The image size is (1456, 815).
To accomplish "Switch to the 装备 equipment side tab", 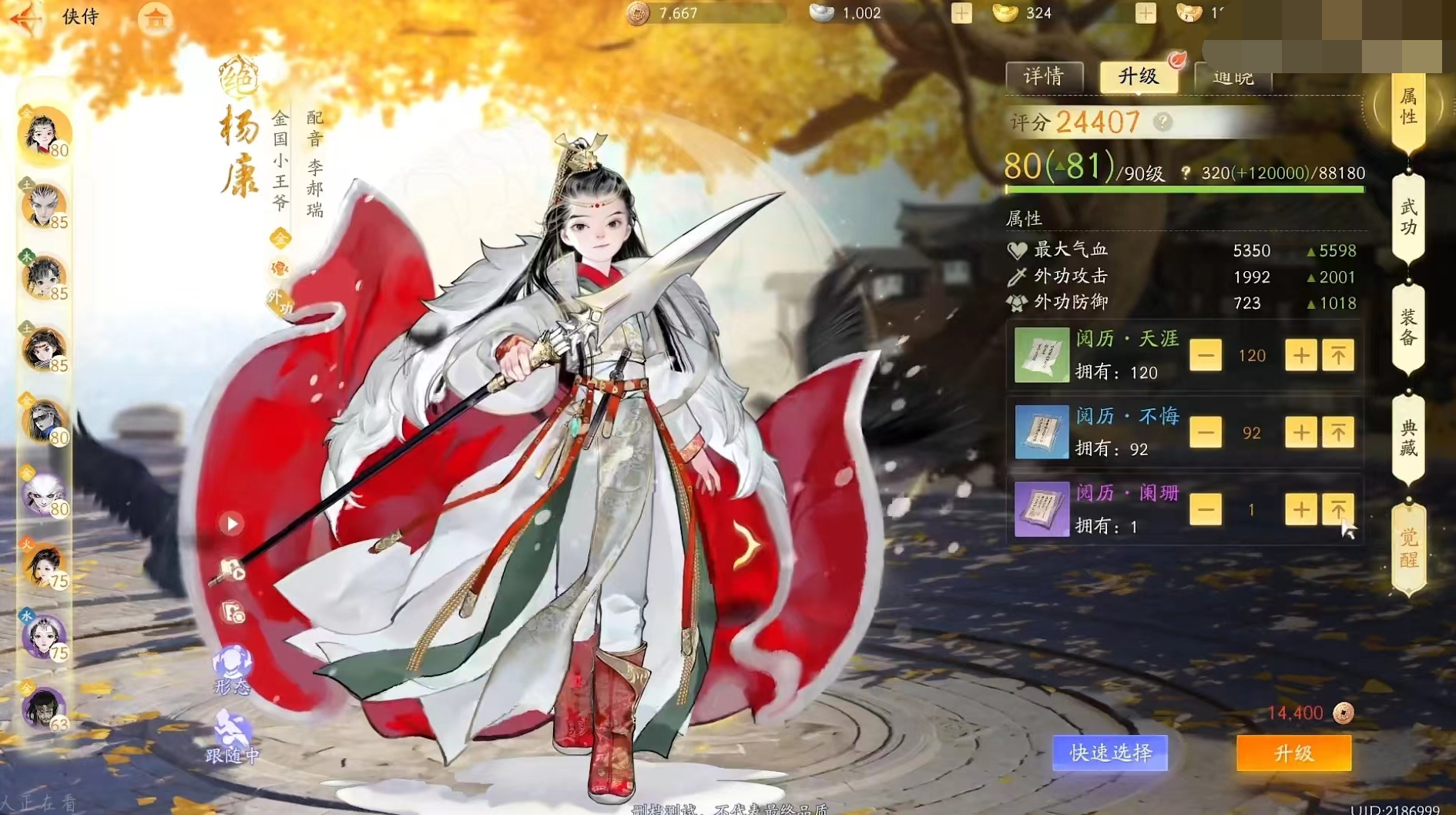I will point(1408,328).
